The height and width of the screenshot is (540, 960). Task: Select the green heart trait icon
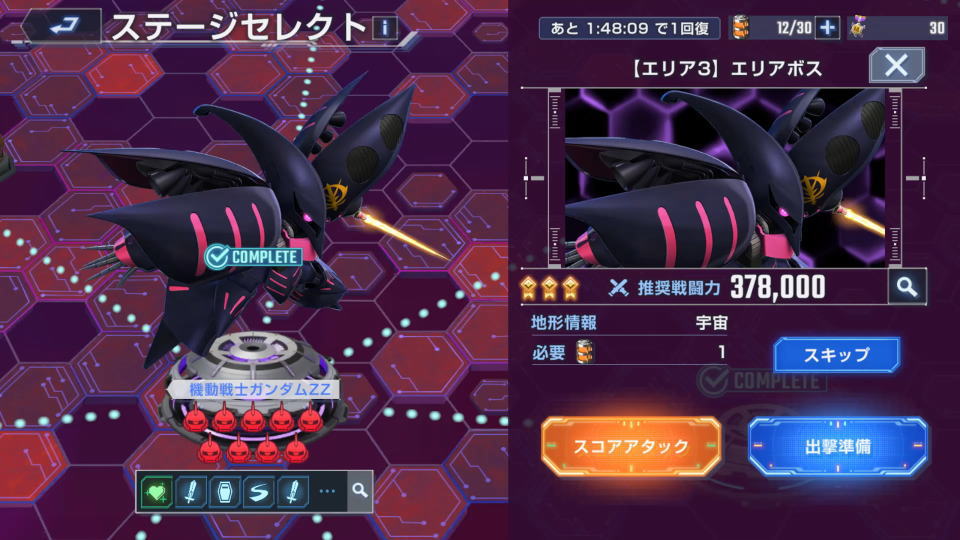156,491
